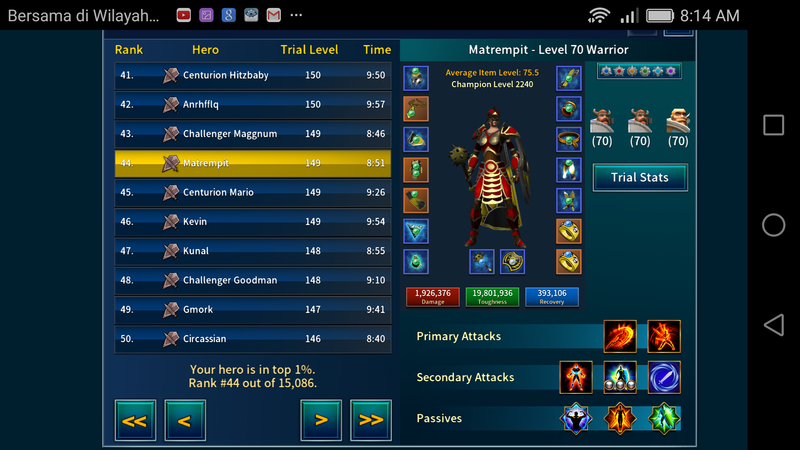Viewport: 800px width, 450px height.
Task: Go to the next leaderboard page
Action: pyautogui.click(x=321, y=420)
